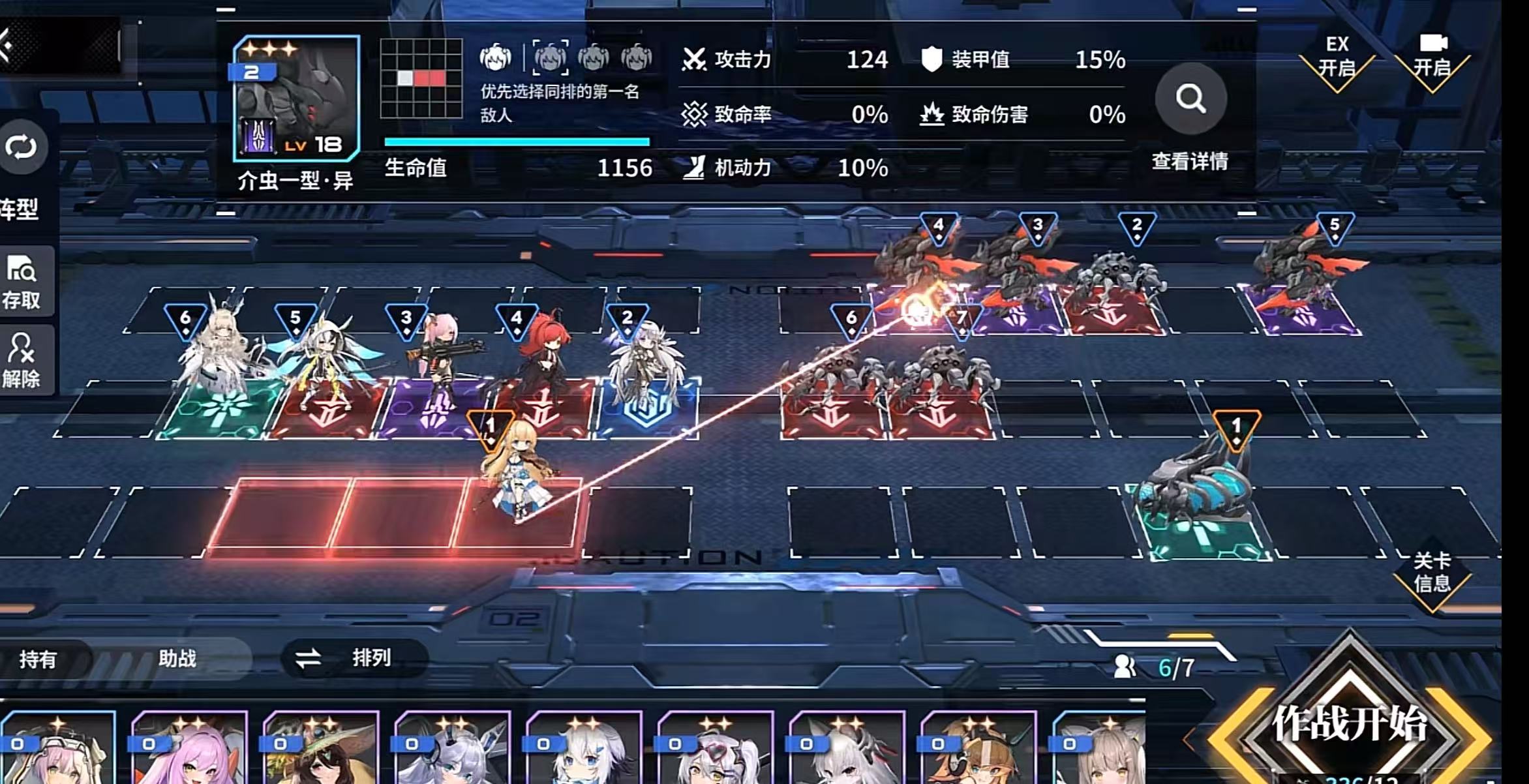The height and width of the screenshot is (784, 1529).
Task: Open the 存取 save/load formation
Action: pos(22,282)
